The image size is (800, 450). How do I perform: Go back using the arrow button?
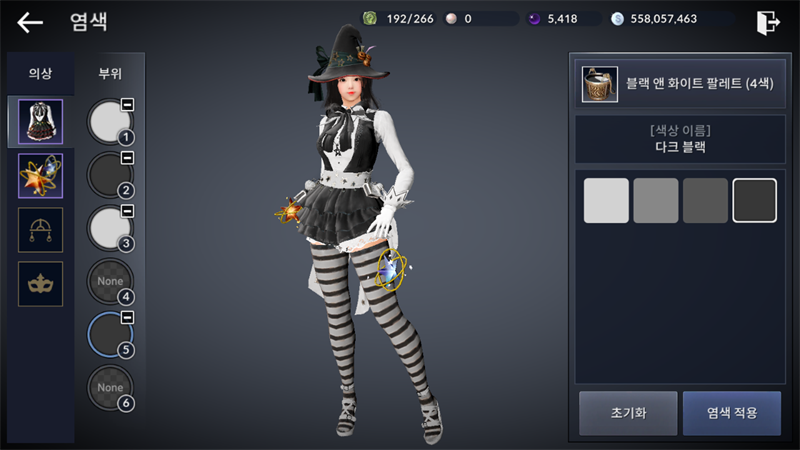tap(30, 22)
